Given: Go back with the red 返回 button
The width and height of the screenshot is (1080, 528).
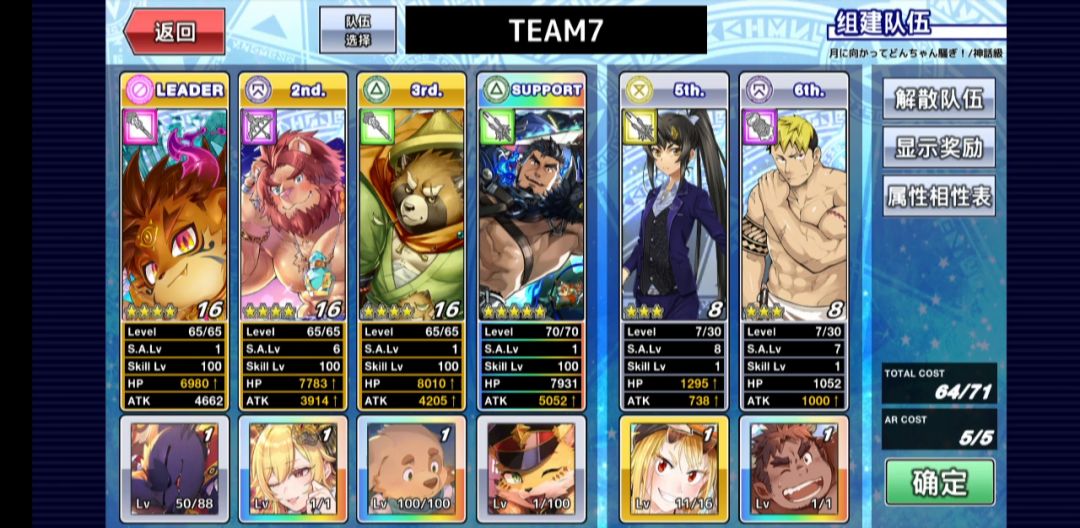Looking at the screenshot, I should pyautogui.click(x=175, y=31).
